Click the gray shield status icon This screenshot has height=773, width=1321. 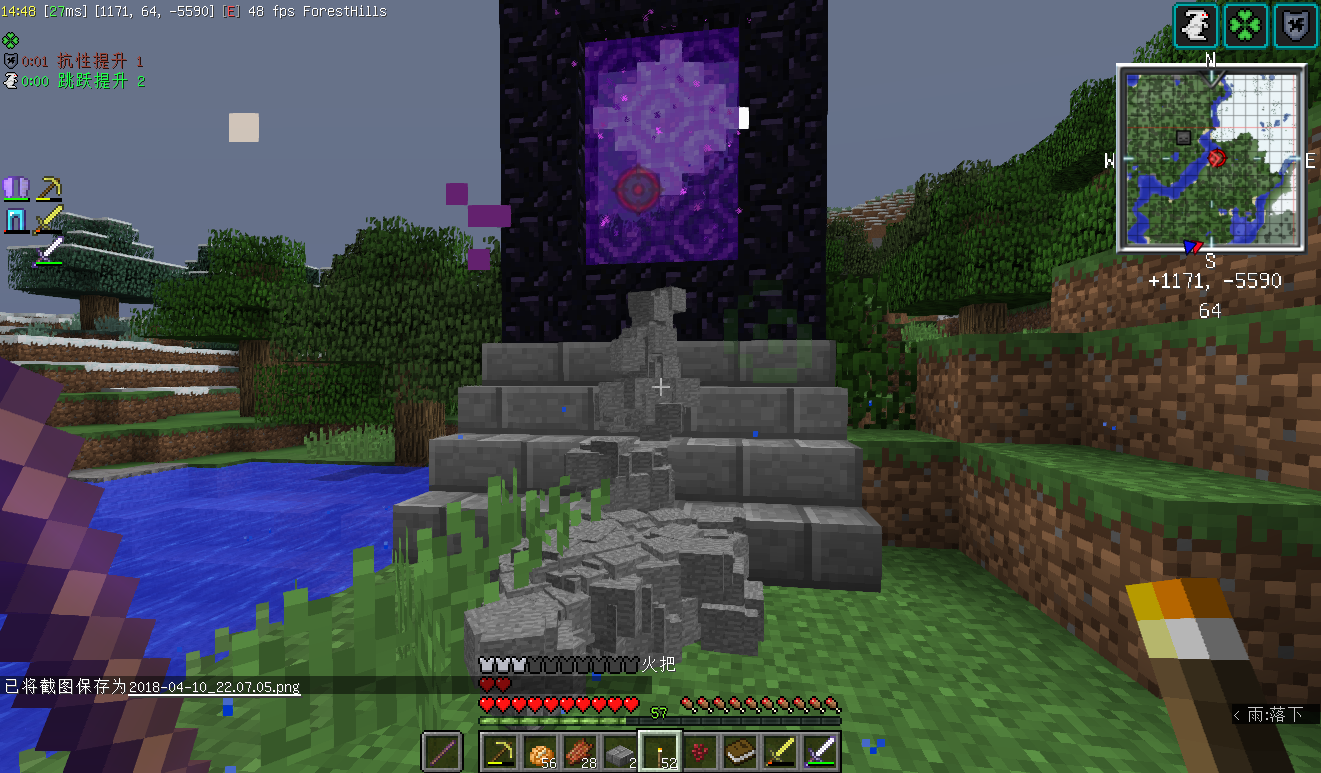tap(1296, 26)
